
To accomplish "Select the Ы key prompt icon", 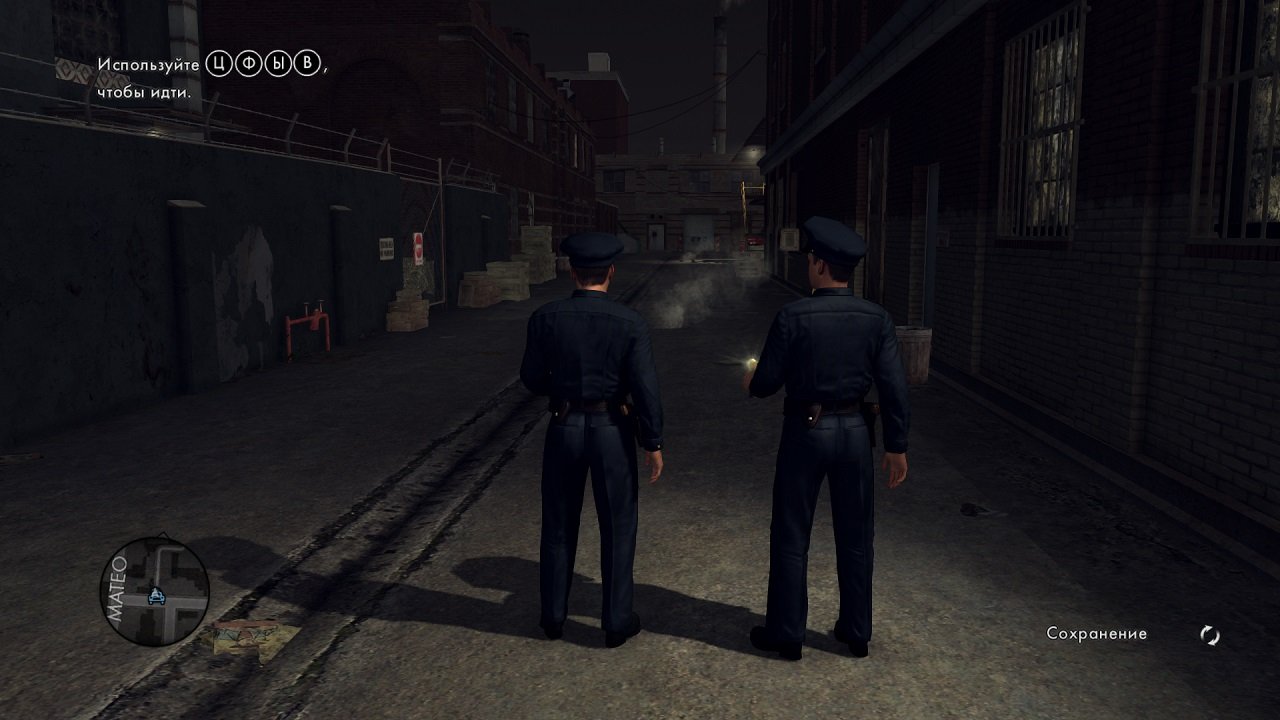I will pyautogui.click(x=278, y=64).
